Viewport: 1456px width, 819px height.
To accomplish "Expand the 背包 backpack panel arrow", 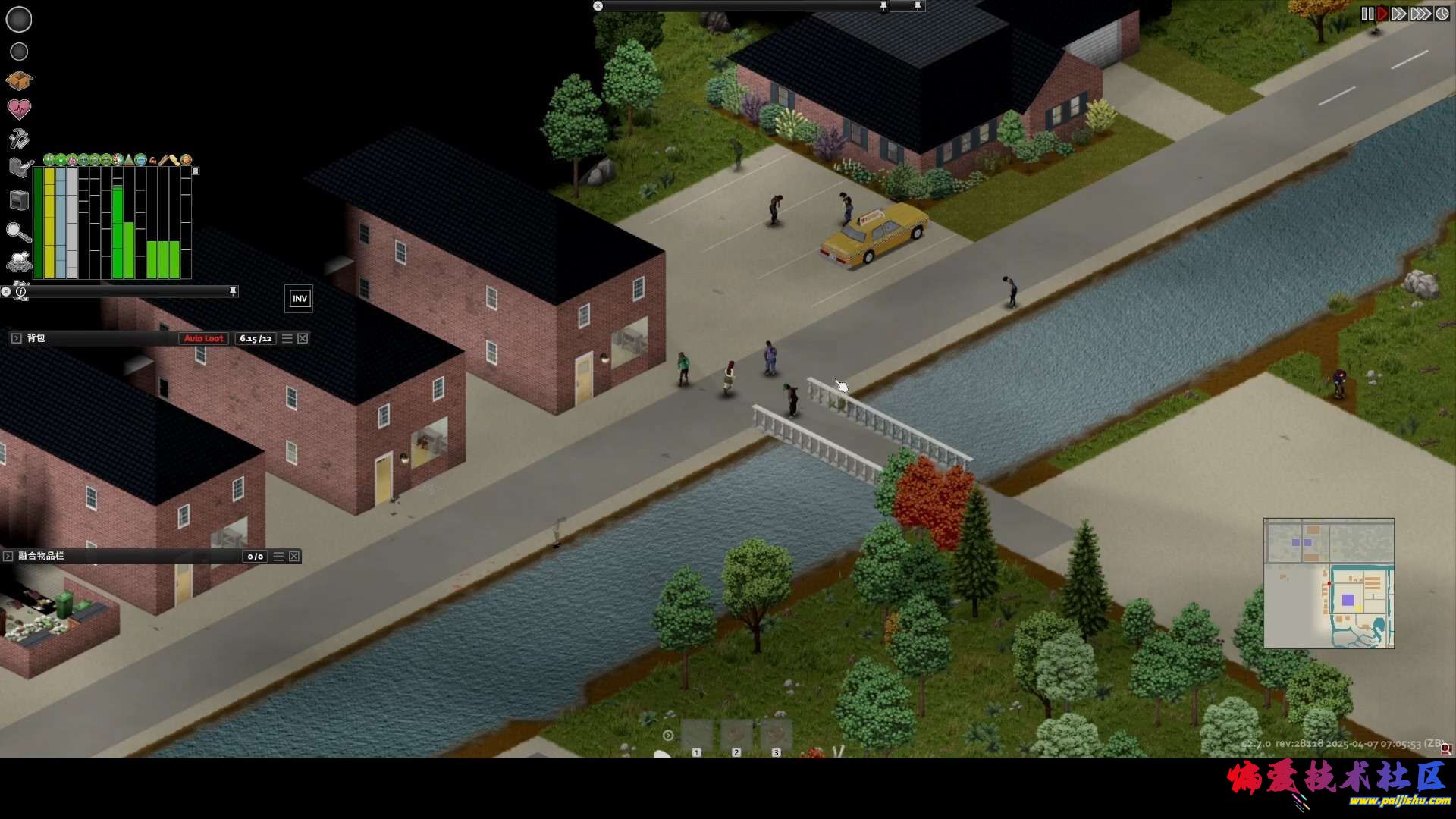I will [16, 338].
